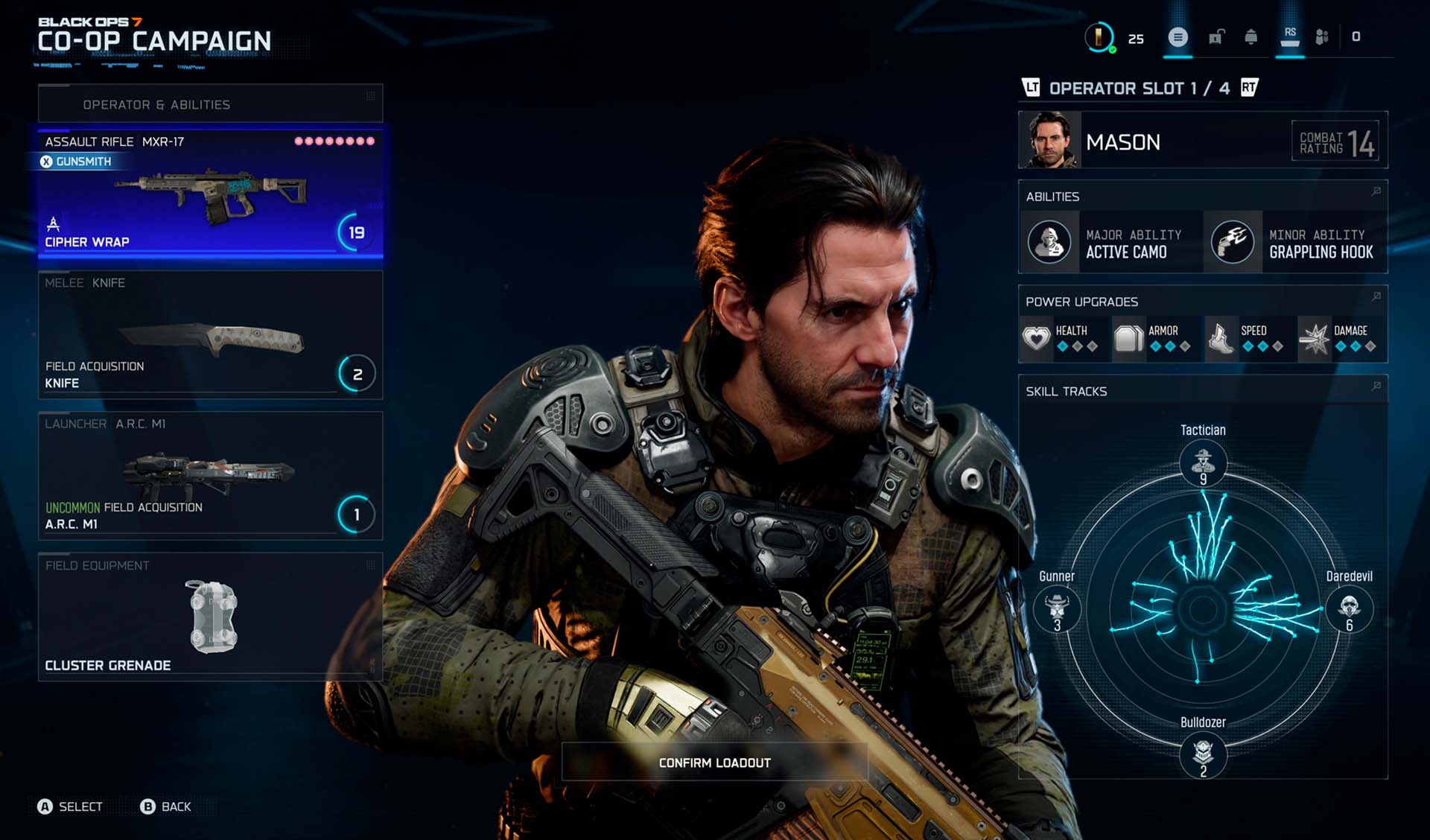Open the Knife melee weapon slot
The image size is (1430, 840).
pos(211,335)
